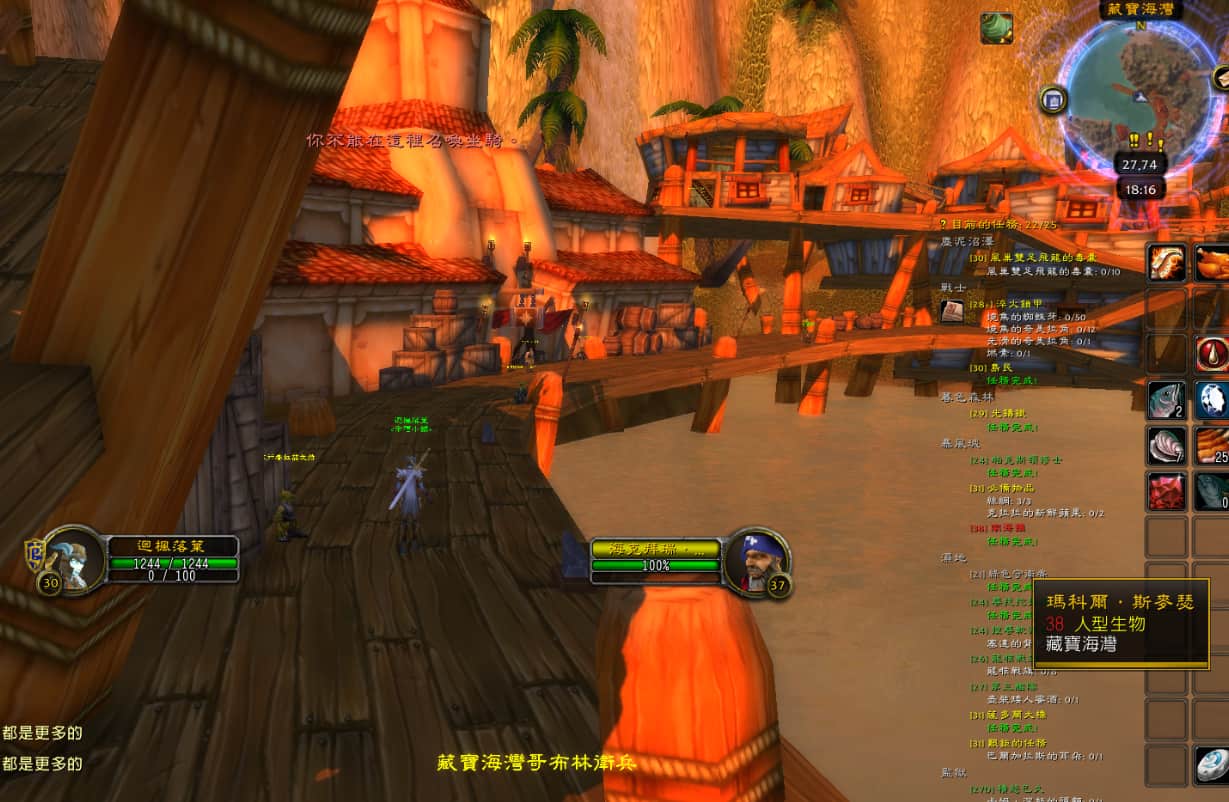The width and height of the screenshot is (1229, 802).
Task: Click the white-blue crystal action slot
Action: [x=1213, y=400]
